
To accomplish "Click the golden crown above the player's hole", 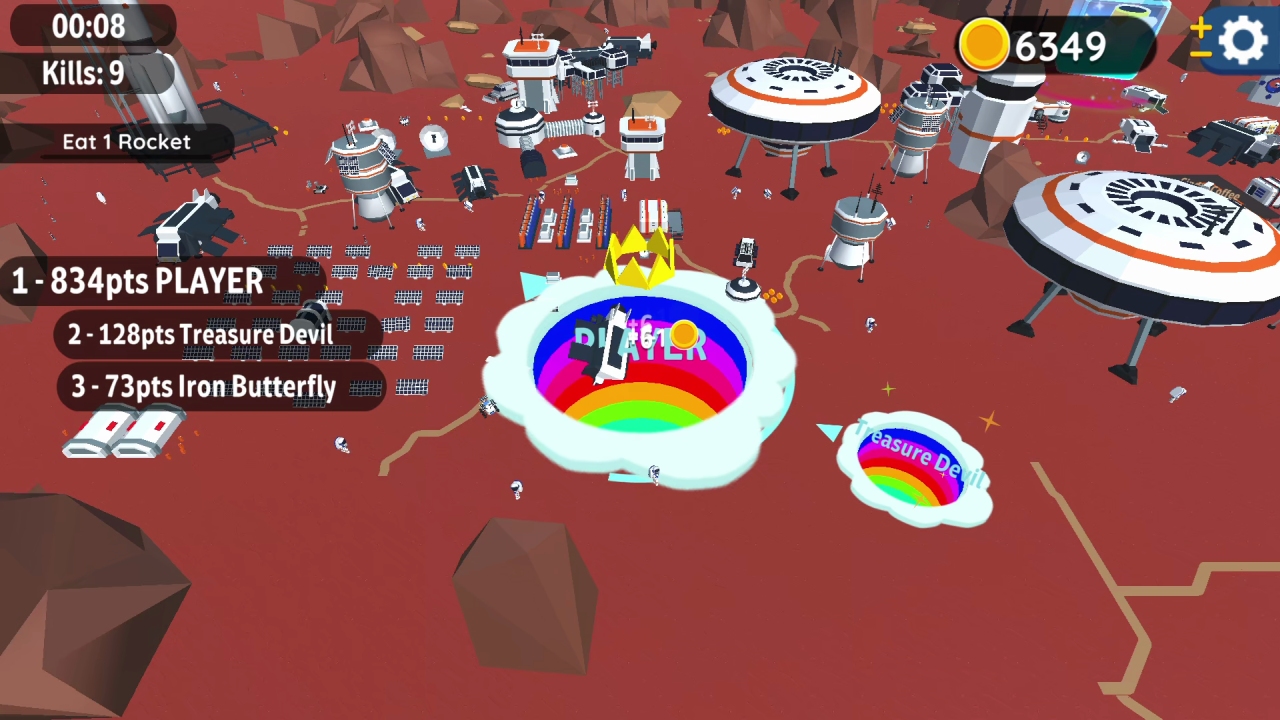I will tap(640, 258).
